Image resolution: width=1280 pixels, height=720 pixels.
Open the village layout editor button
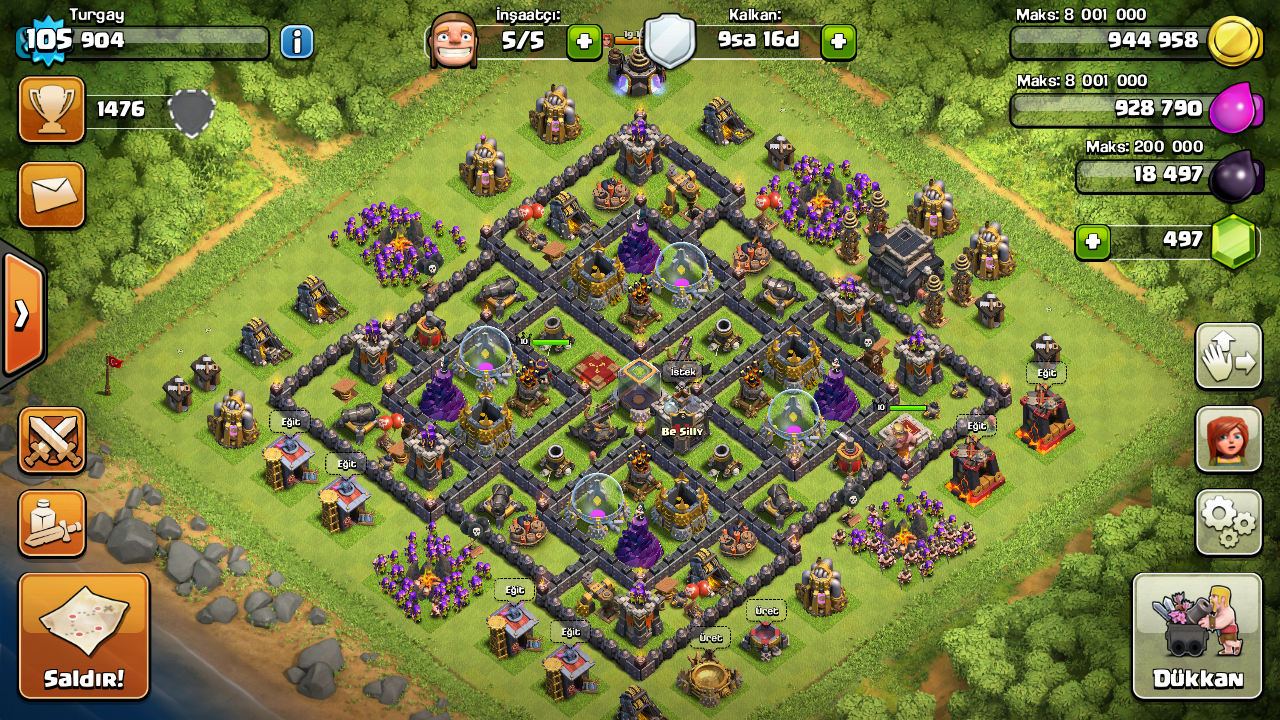[1228, 356]
